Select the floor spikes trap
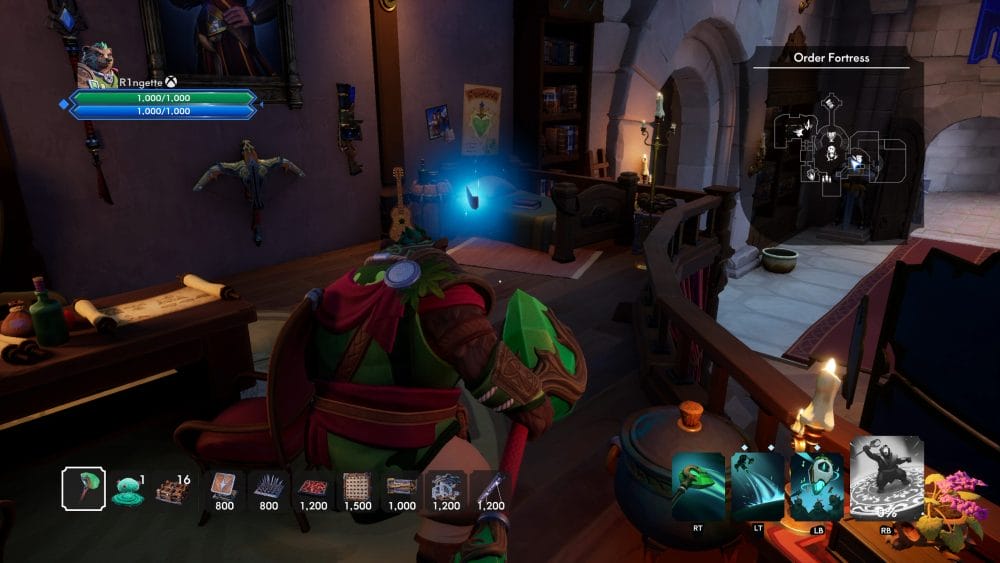This screenshot has height=563, width=1000. pos(268,487)
